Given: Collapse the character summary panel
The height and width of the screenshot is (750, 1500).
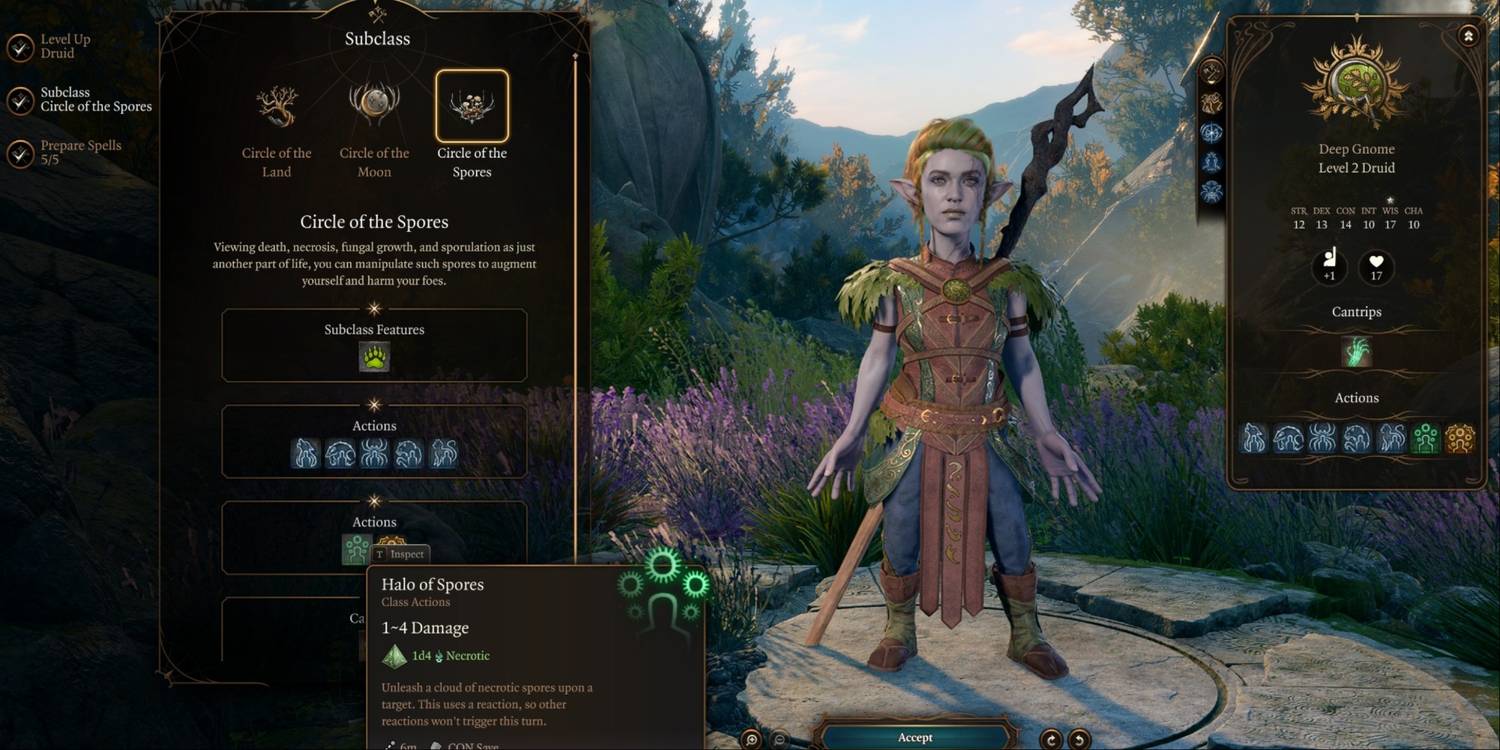Looking at the screenshot, I should click(1467, 35).
